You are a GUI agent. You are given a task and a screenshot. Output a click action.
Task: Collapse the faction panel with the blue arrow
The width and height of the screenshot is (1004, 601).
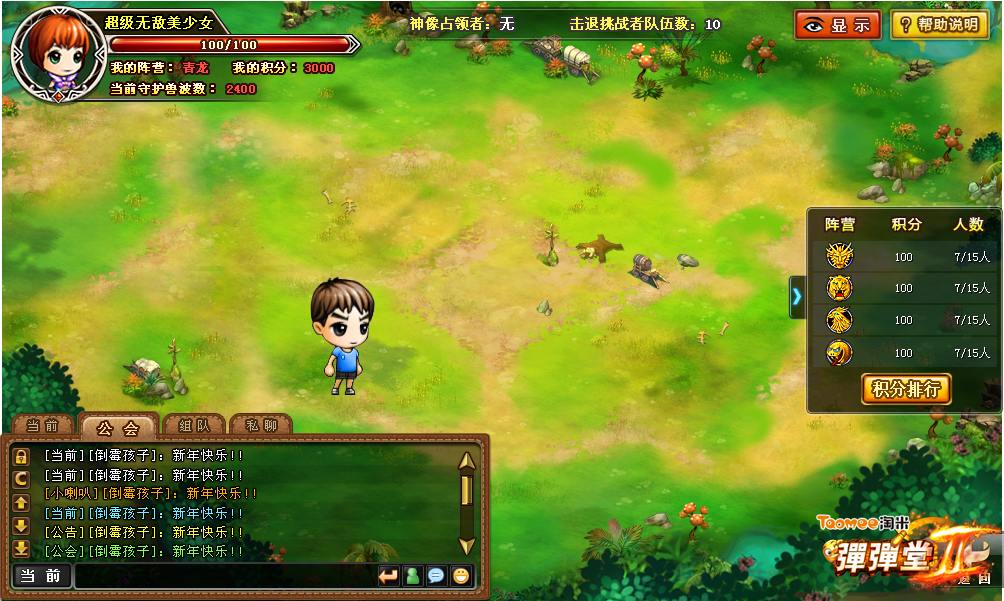pyautogui.click(x=797, y=296)
